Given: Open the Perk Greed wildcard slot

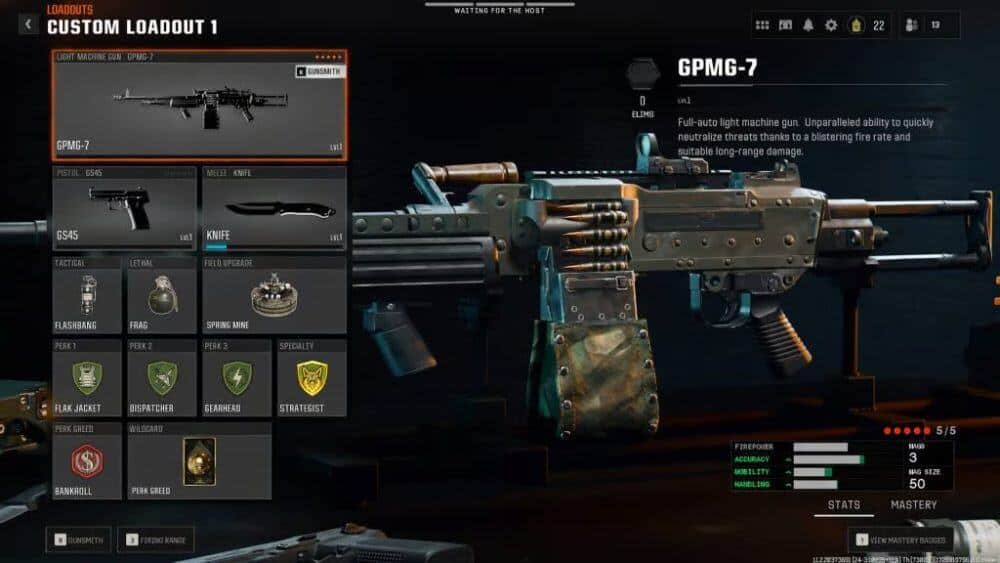Looking at the screenshot, I should pyautogui.click(x=199, y=461).
